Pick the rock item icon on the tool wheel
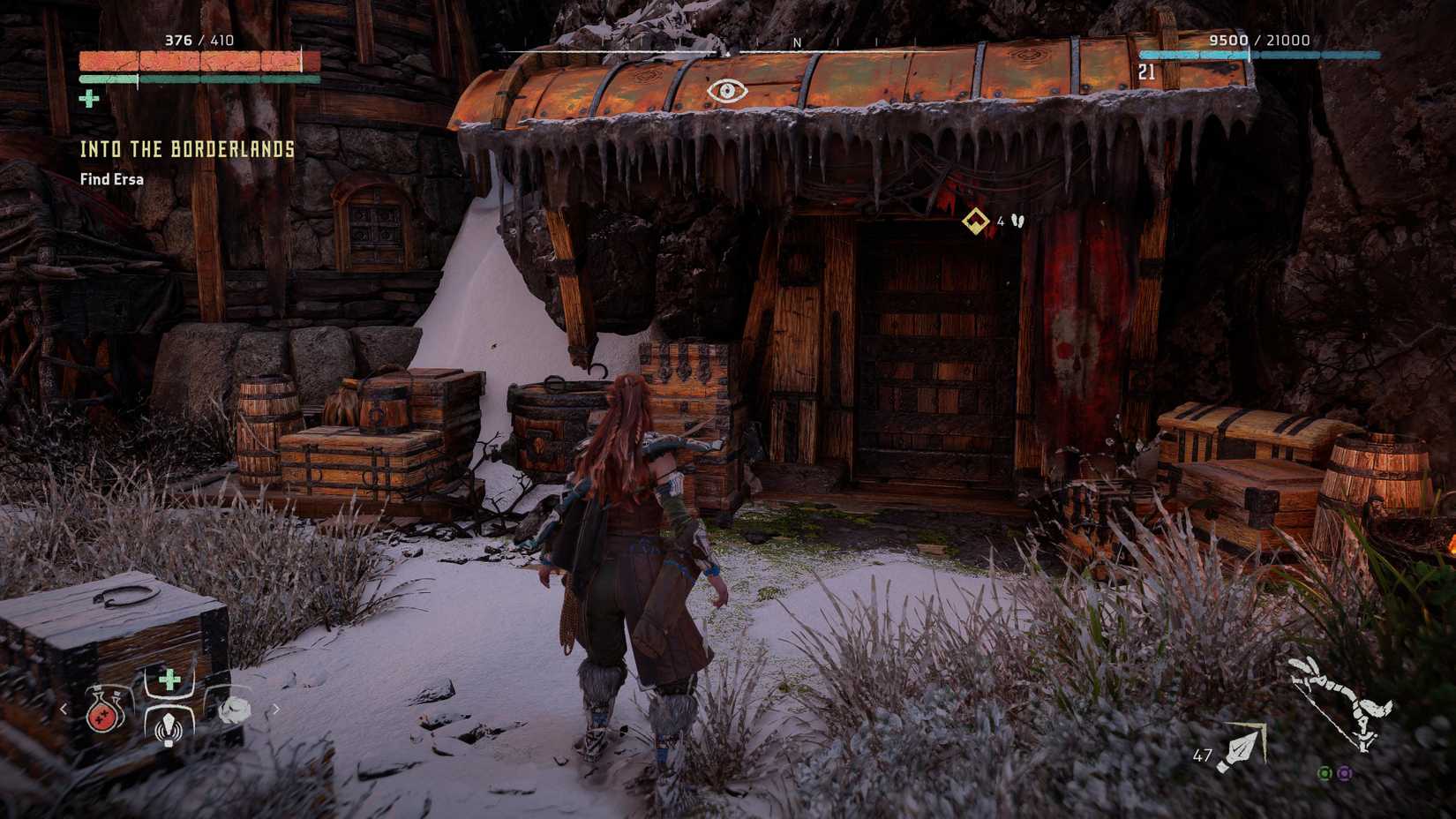Image resolution: width=1456 pixels, height=819 pixels. (235, 710)
